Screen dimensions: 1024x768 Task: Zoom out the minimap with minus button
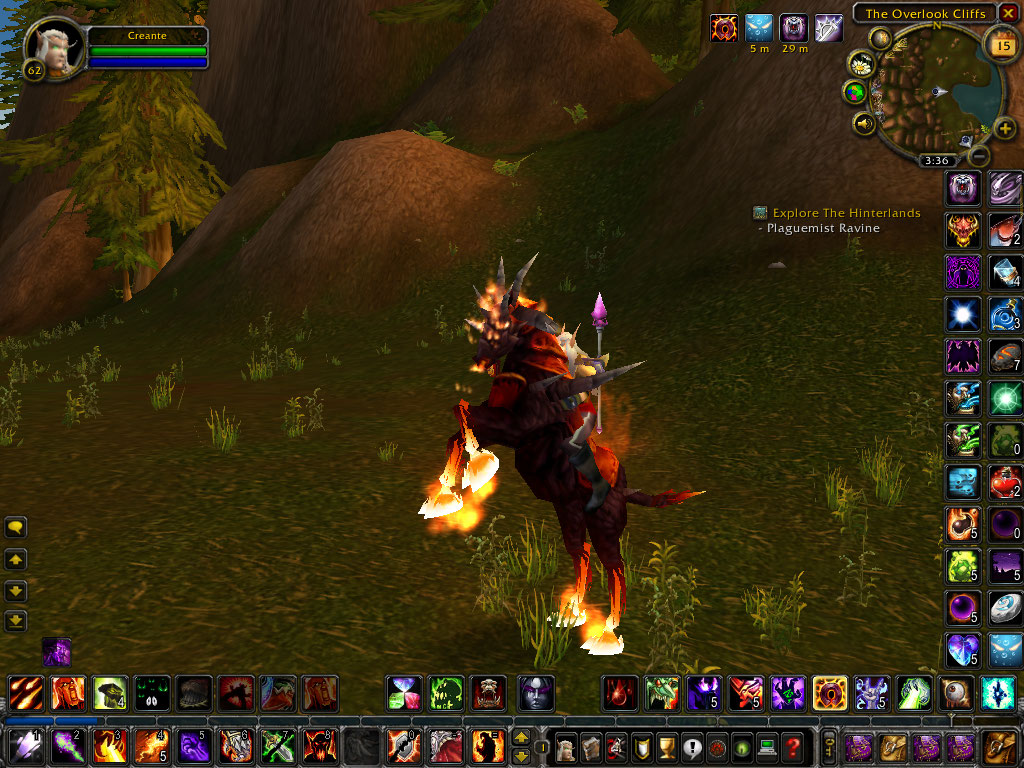(x=980, y=156)
